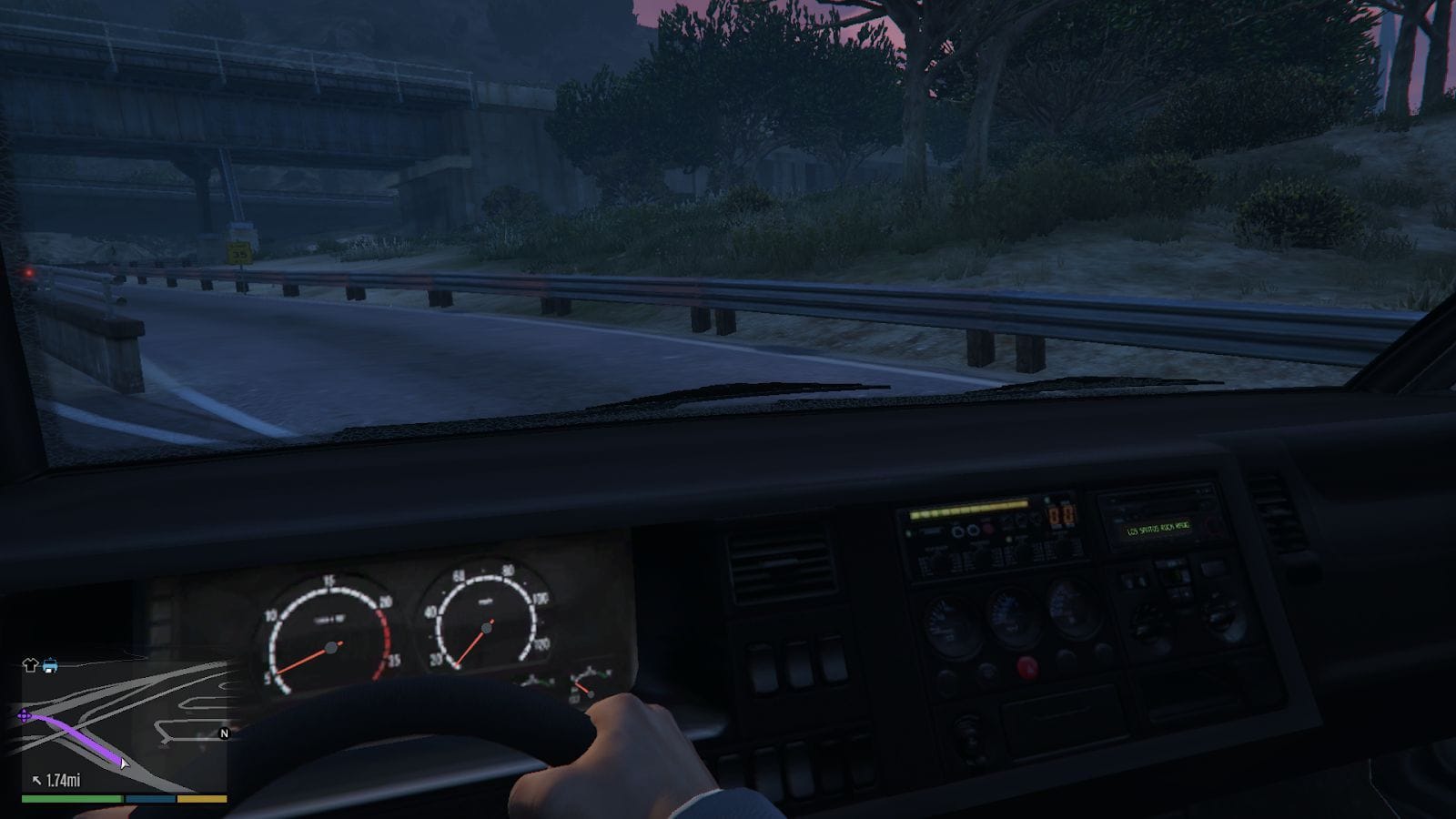1456x819 pixels.
Task: Click the blue armor bar below the minimap
Action: tap(149, 798)
